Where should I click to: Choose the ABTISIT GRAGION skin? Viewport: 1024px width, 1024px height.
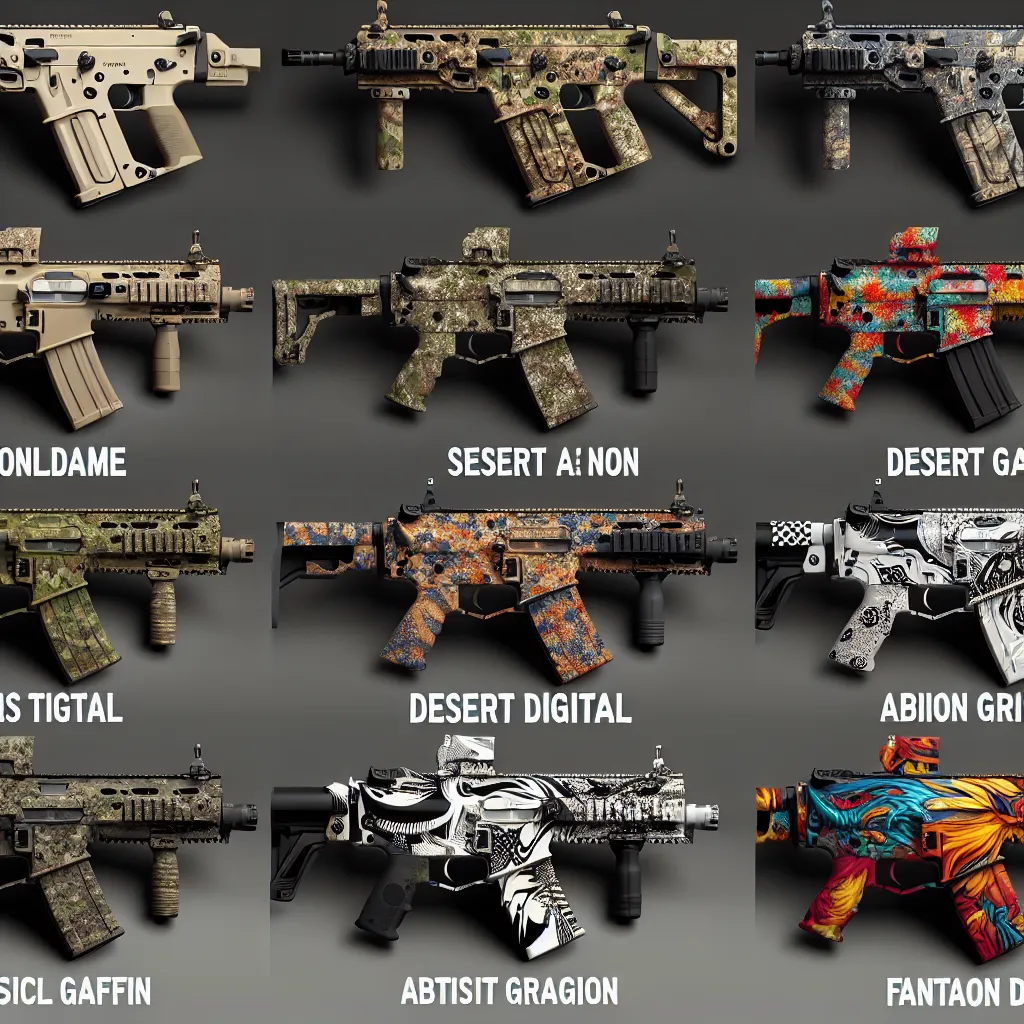tap(500, 830)
